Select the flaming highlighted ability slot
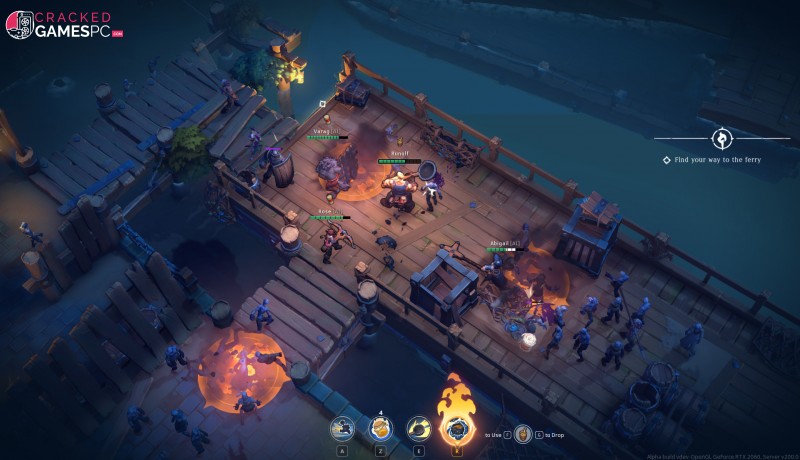This screenshot has width=800, height=460. [455, 427]
